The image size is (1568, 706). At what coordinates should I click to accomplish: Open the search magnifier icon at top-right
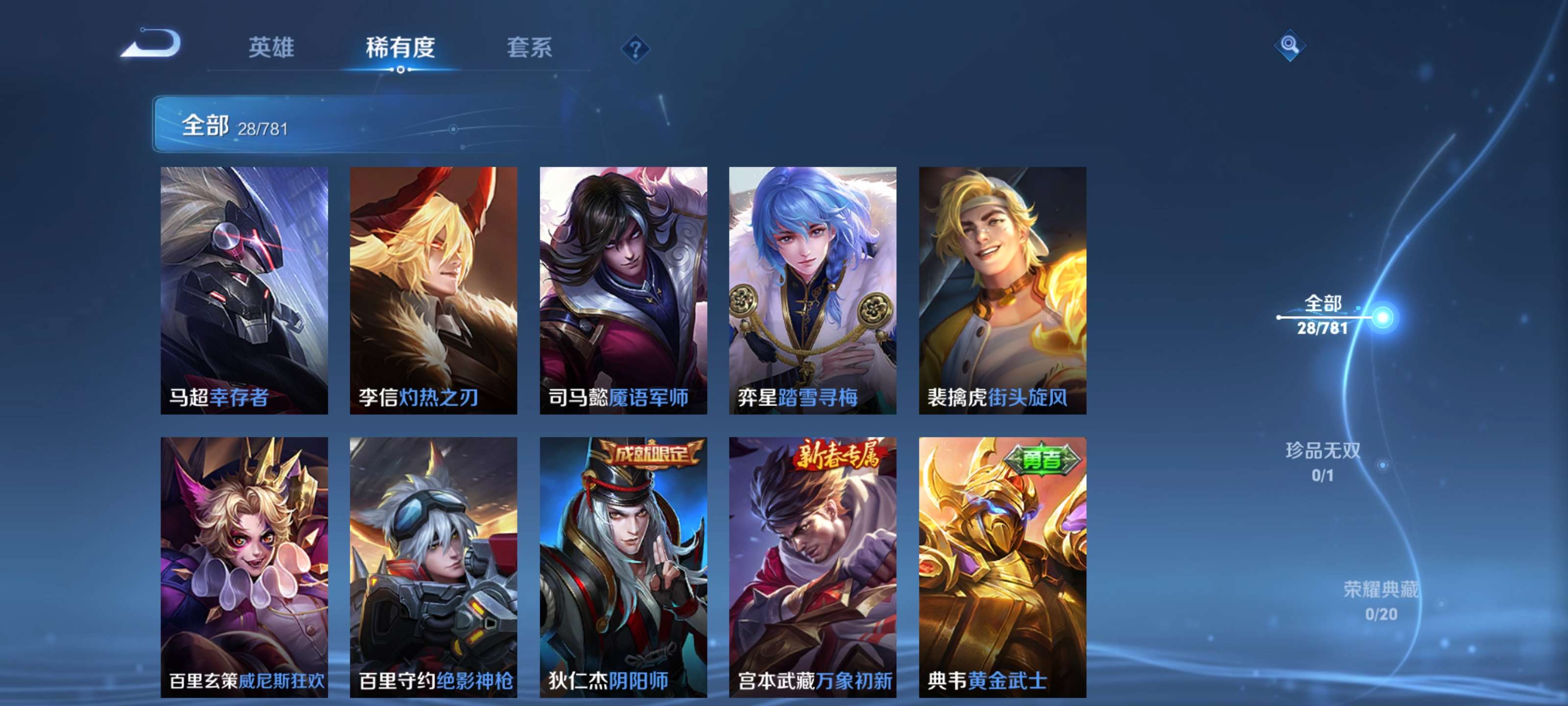(x=1291, y=46)
